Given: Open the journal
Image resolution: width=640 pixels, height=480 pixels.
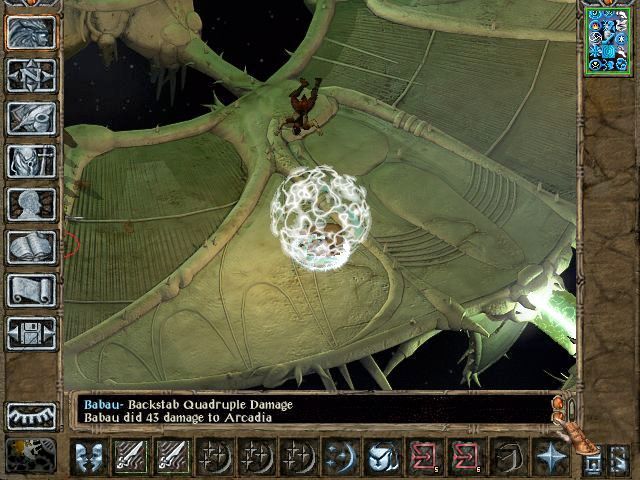Looking at the screenshot, I should tap(32, 118).
